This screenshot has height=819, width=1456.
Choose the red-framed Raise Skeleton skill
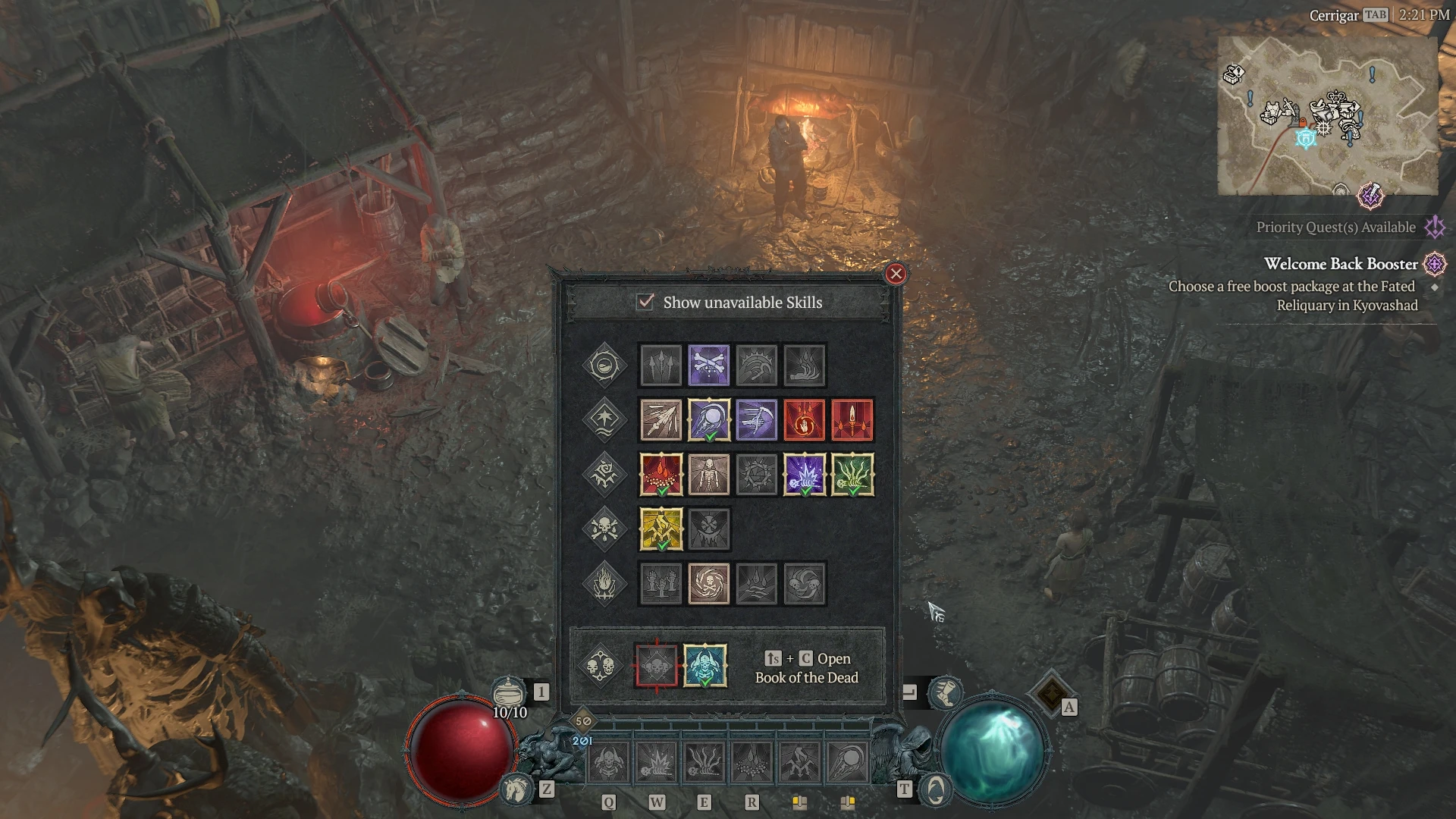[657, 666]
